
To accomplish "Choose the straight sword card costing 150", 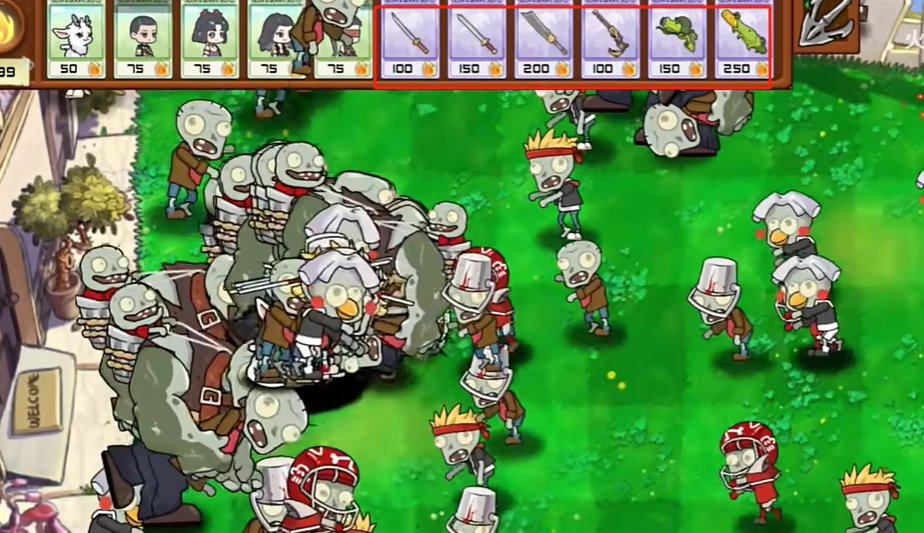I will [x=477, y=38].
